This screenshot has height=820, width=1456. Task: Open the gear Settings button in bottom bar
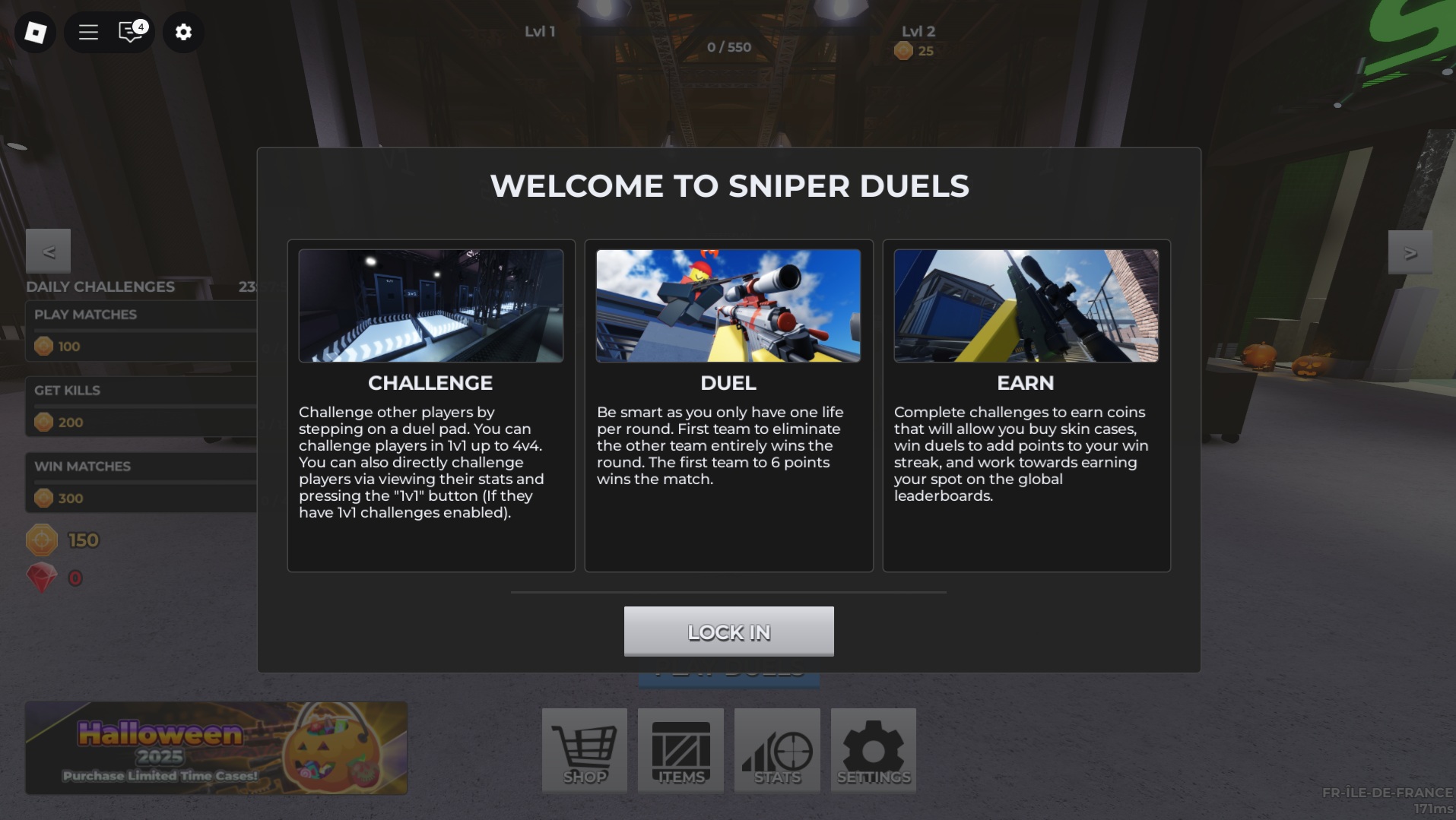click(873, 751)
